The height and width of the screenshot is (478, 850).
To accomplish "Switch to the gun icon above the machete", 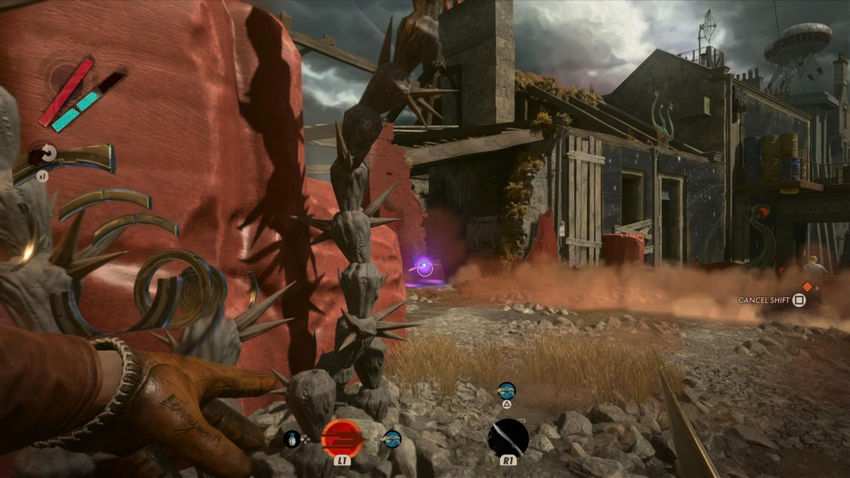I will point(507,391).
